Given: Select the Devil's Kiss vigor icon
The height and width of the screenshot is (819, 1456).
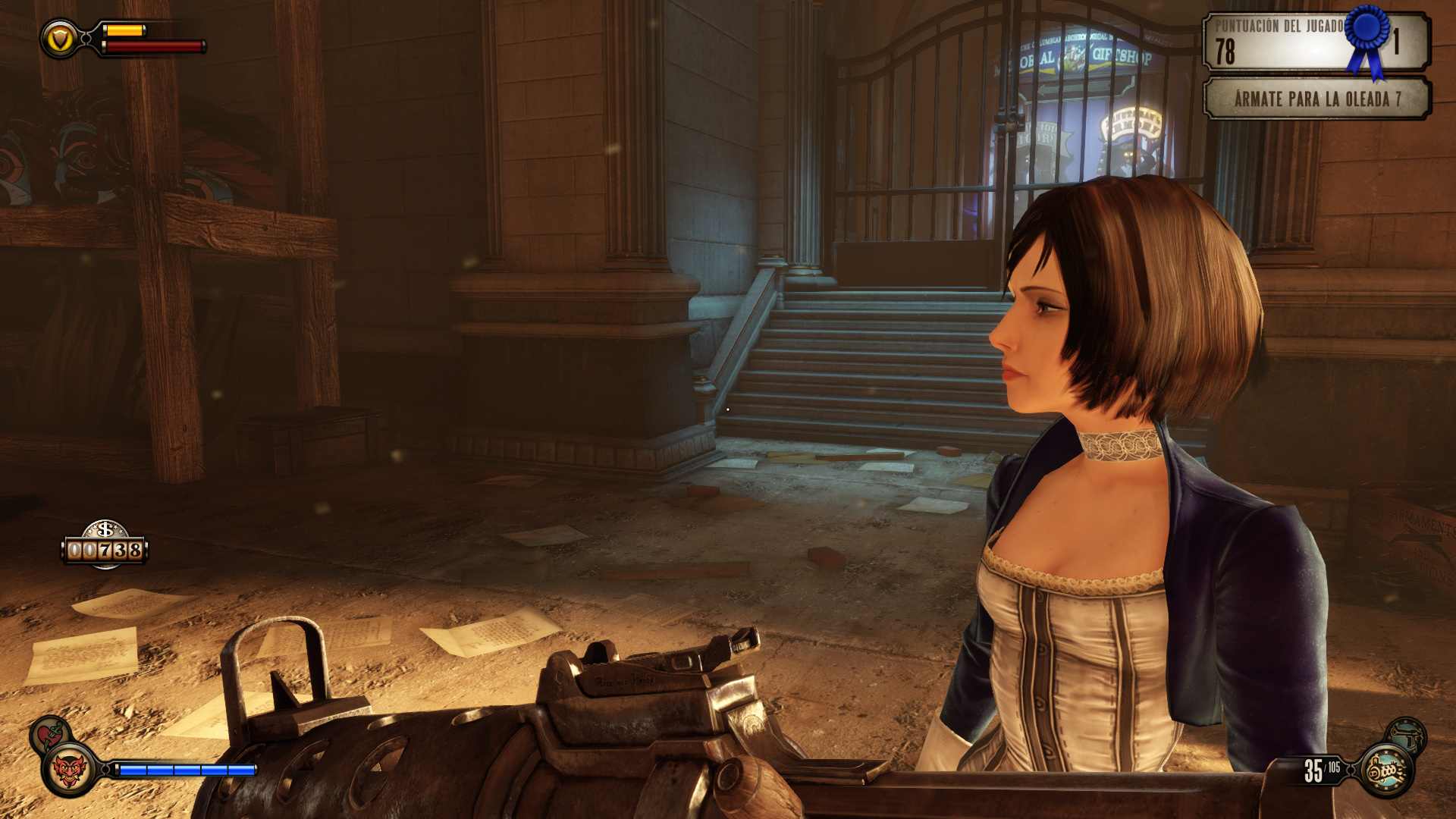Looking at the screenshot, I should (69, 770).
